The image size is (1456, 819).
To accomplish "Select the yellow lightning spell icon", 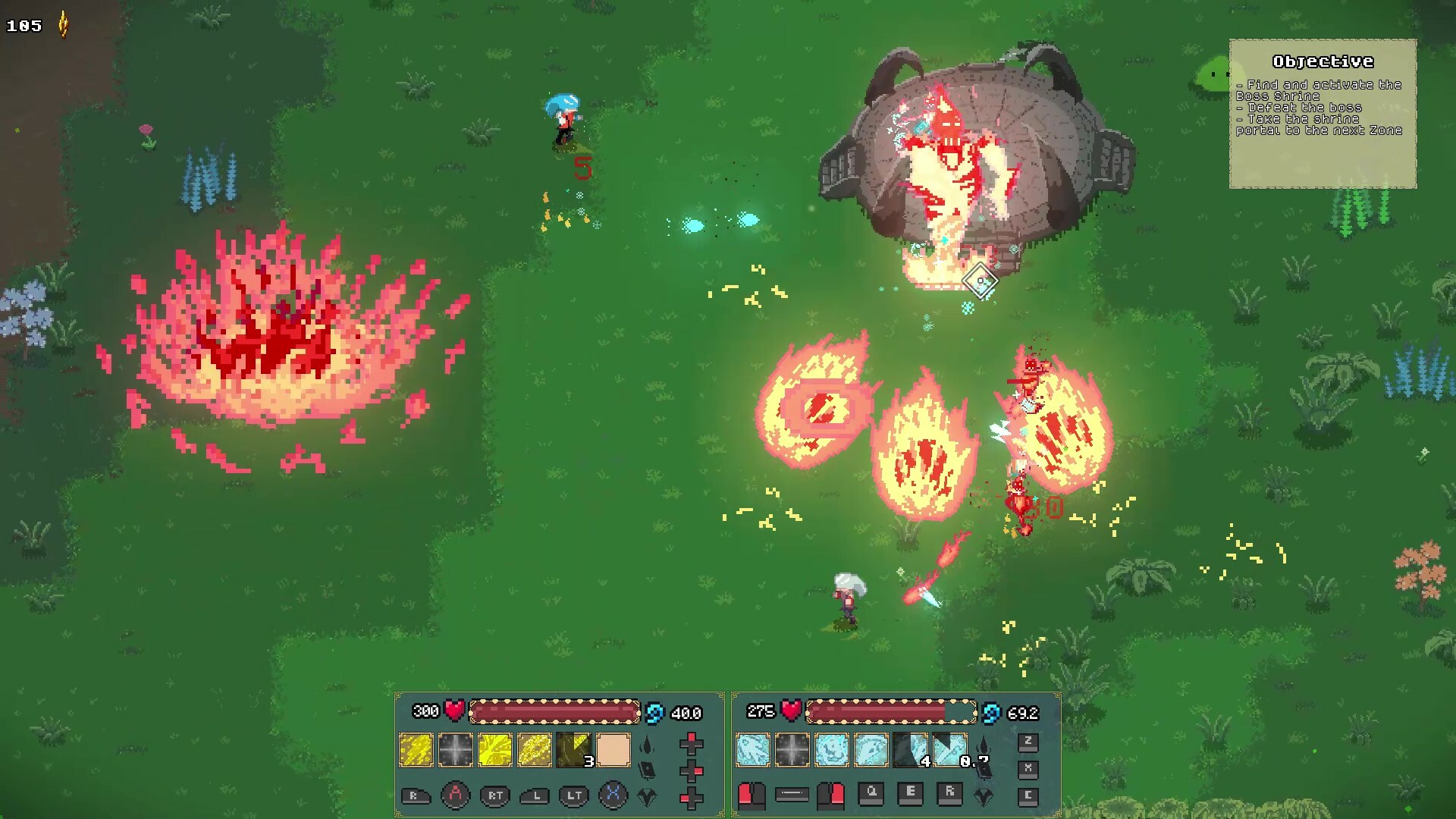I will (x=417, y=749).
